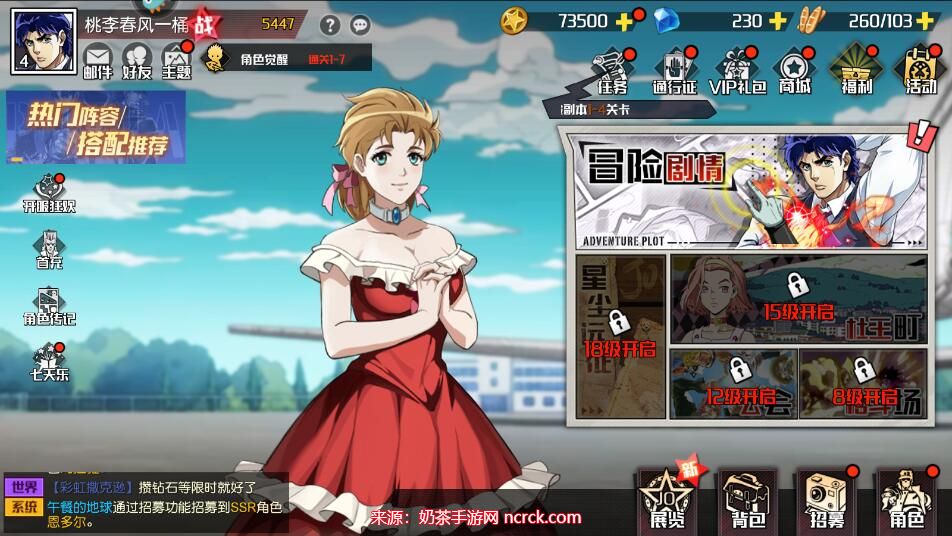This screenshot has width=952, height=536.
Task: Open the 福利 welfare rewards
Action: click(857, 71)
